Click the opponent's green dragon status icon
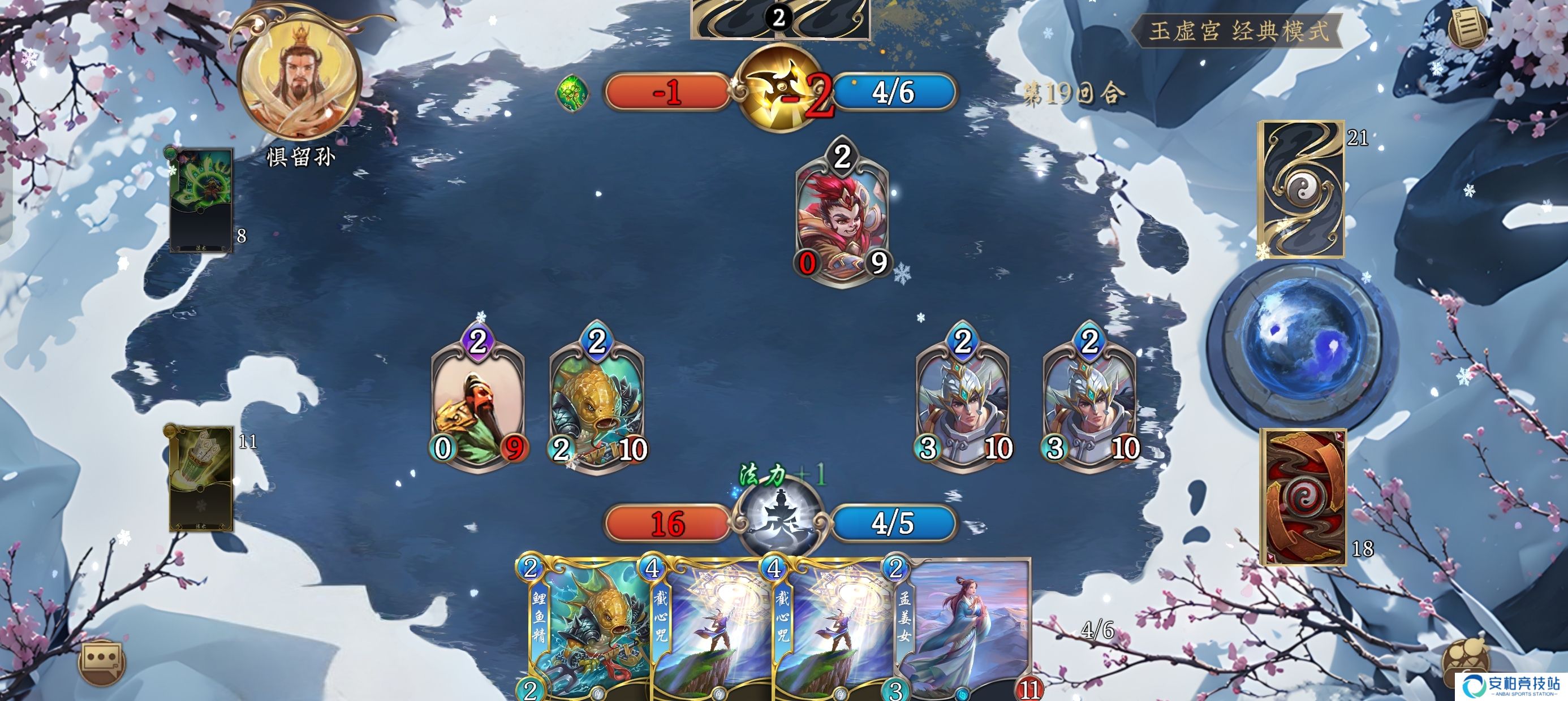This screenshot has height=701, width=1568. pyautogui.click(x=572, y=93)
